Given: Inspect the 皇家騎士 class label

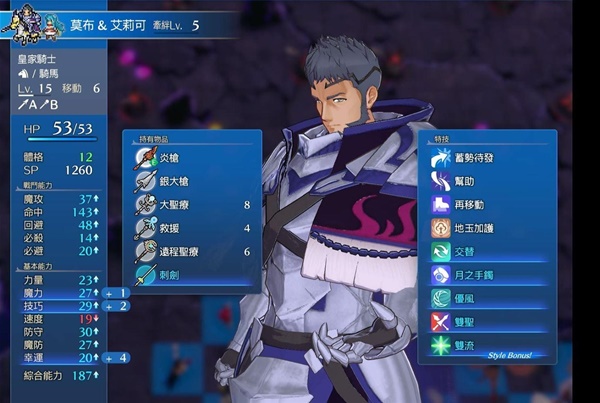Looking at the screenshot, I should pos(38,59).
